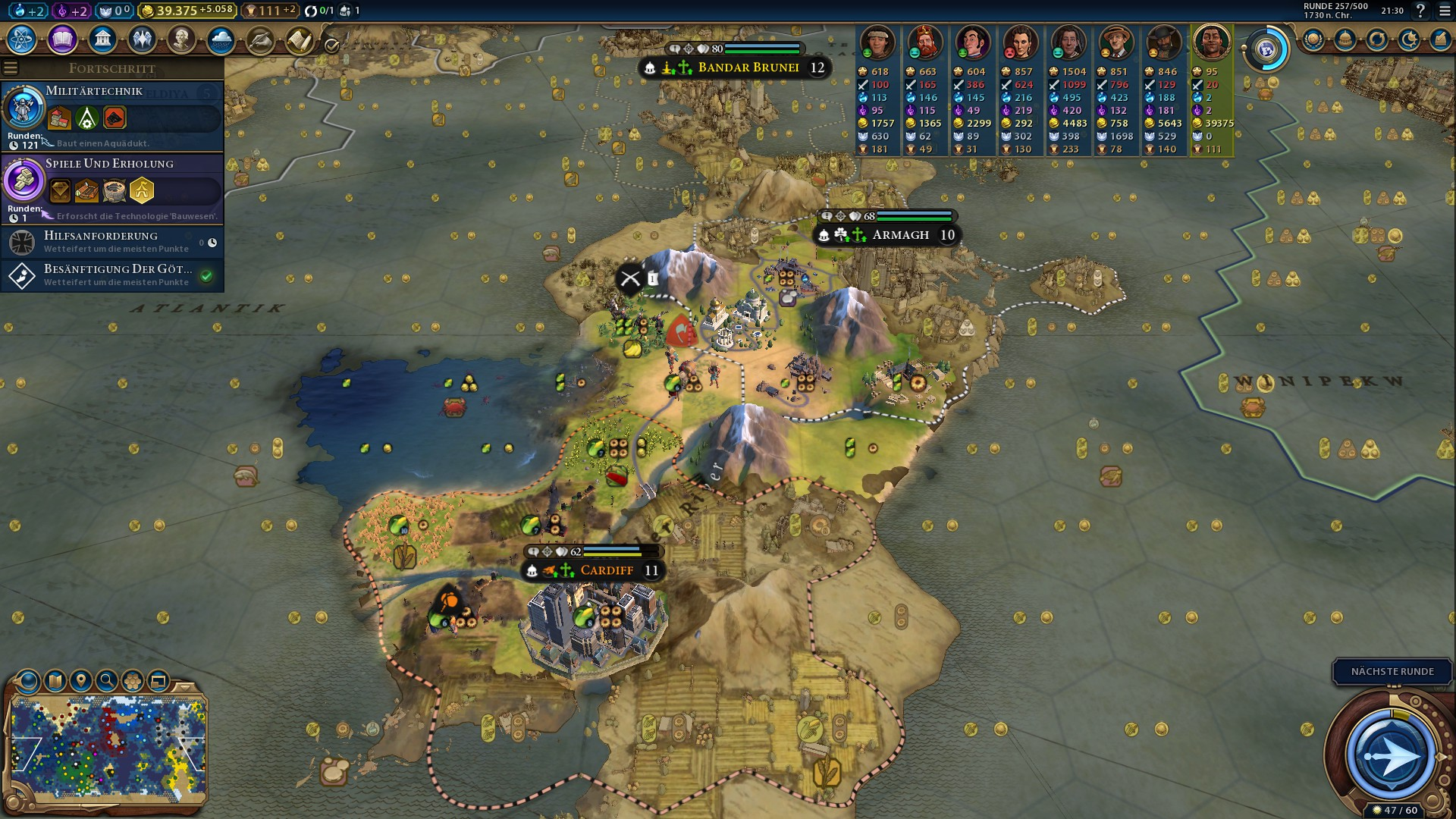Collapse the Fortschritt panel hamburger button
1456x819 pixels.
point(11,68)
